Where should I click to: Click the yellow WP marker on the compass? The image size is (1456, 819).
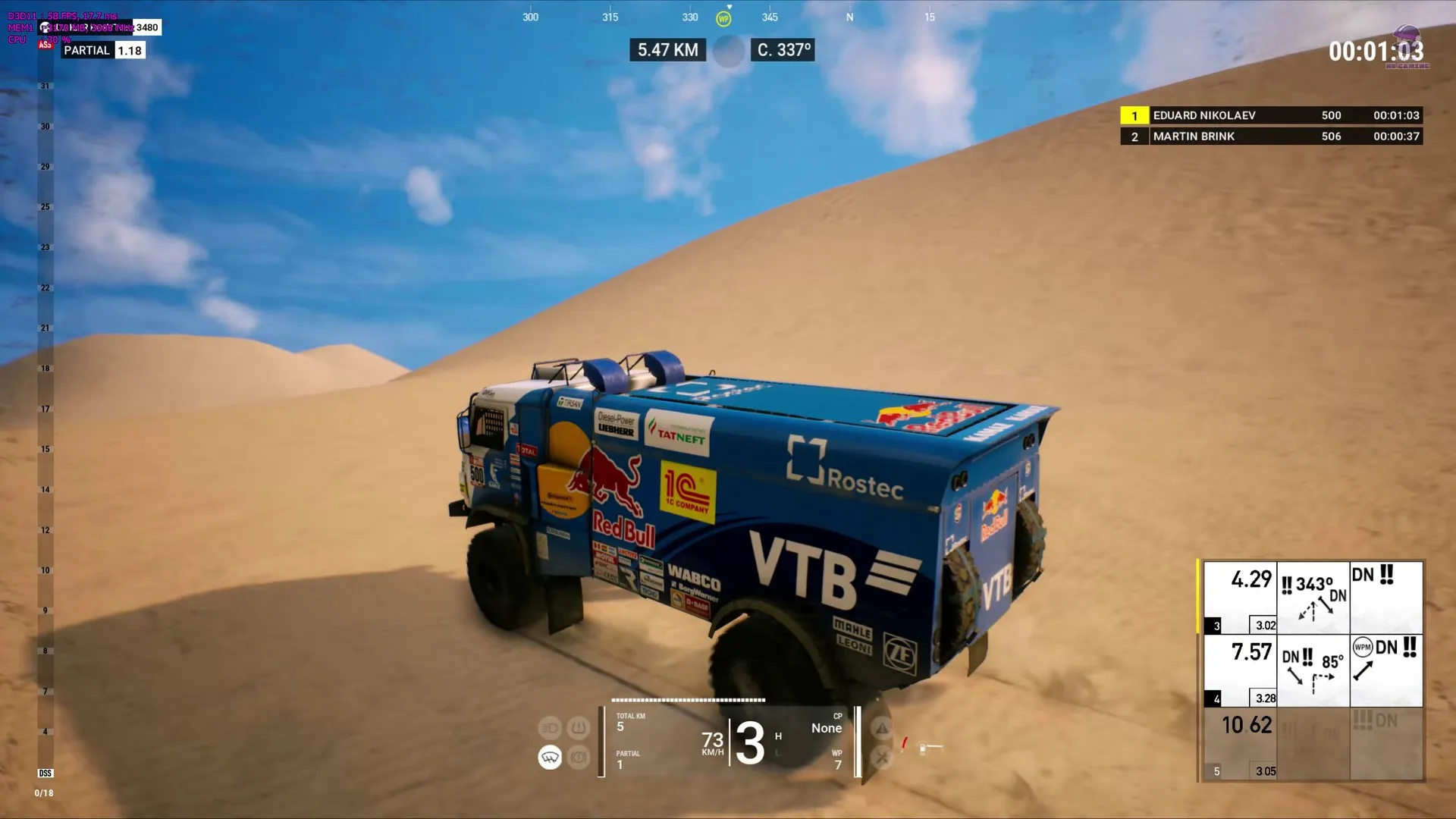click(x=723, y=19)
